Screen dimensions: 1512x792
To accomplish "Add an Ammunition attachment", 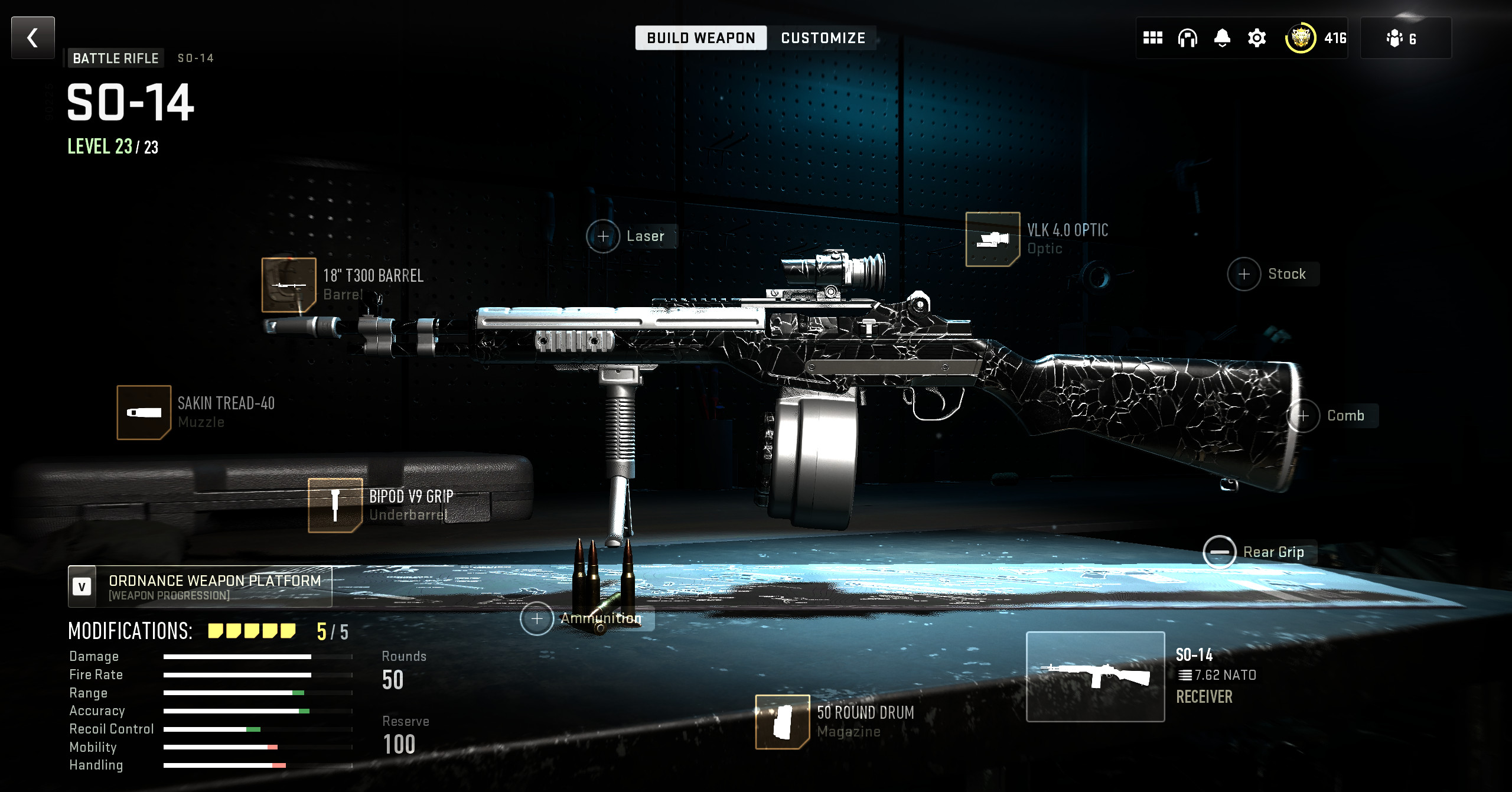I will (537, 619).
